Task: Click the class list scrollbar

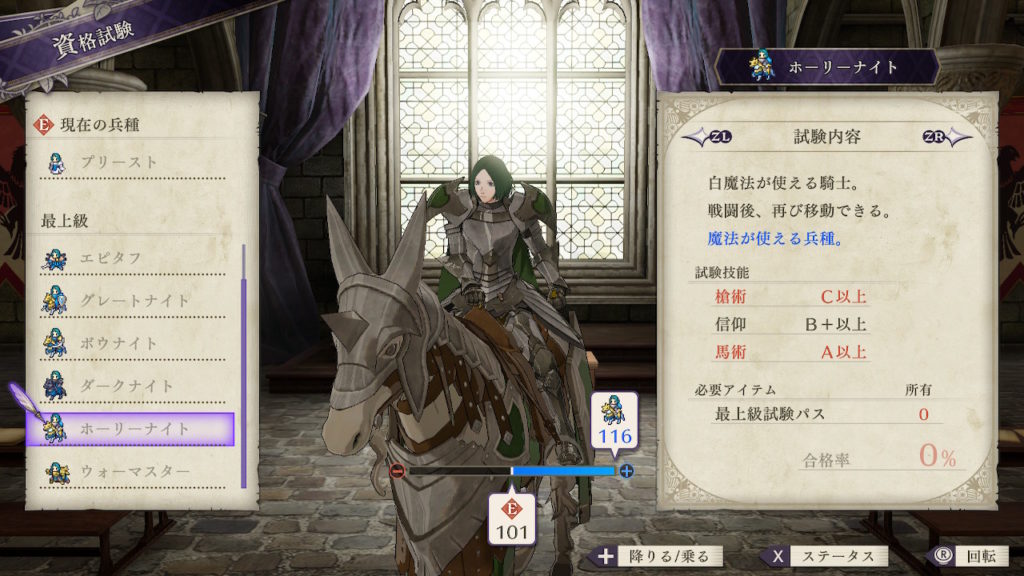Action: [243, 365]
